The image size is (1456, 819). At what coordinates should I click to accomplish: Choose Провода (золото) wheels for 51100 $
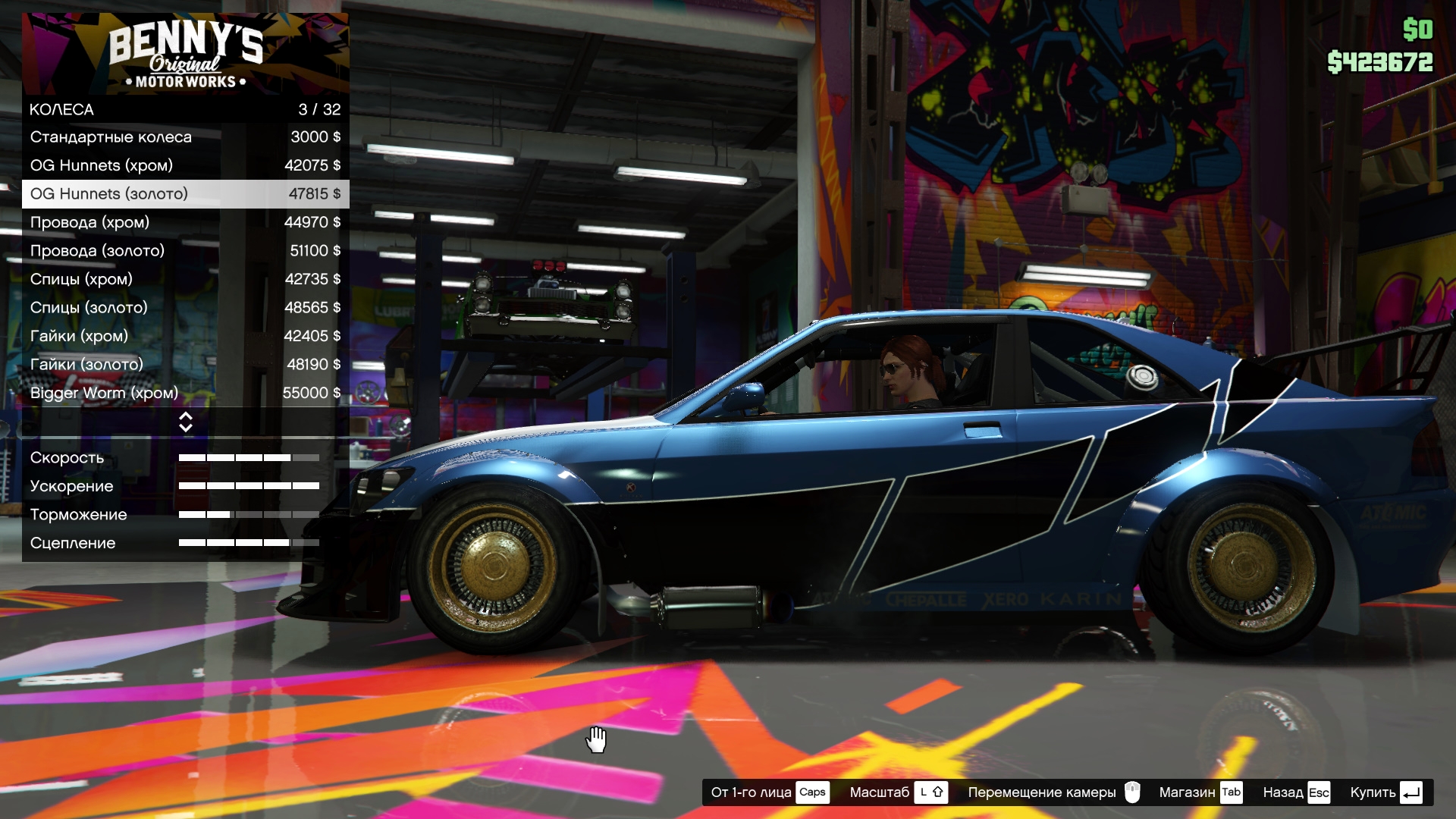pyautogui.click(x=185, y=251)
